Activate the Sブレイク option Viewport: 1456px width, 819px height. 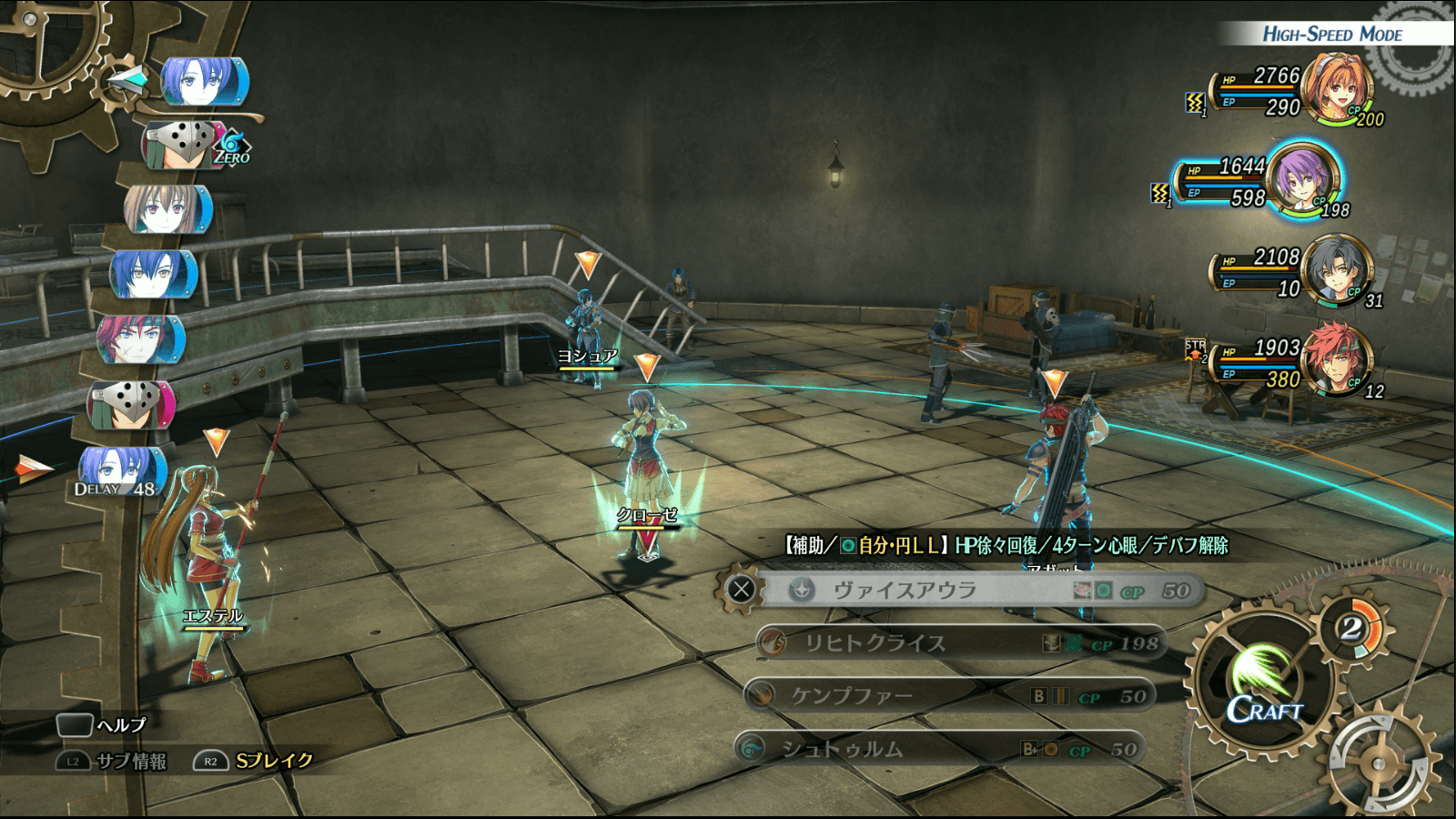pyautogui.click(x=255, y=761)
